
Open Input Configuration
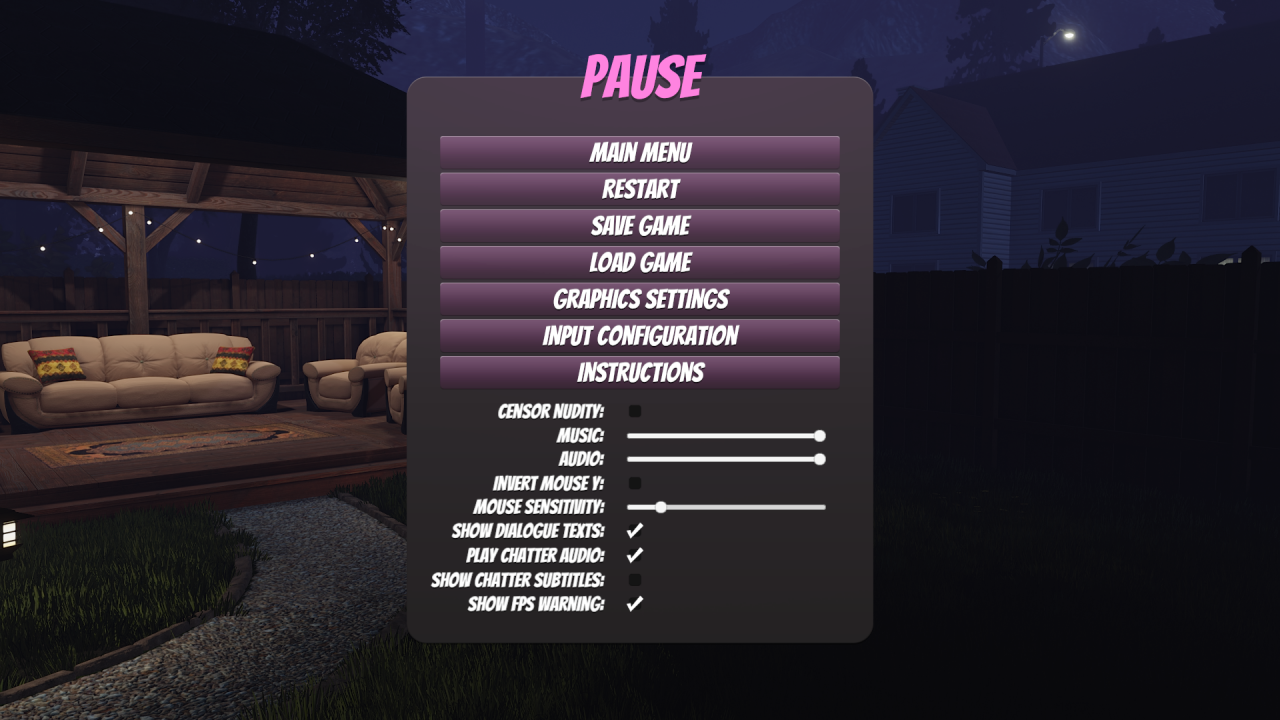tap(640, 336)
